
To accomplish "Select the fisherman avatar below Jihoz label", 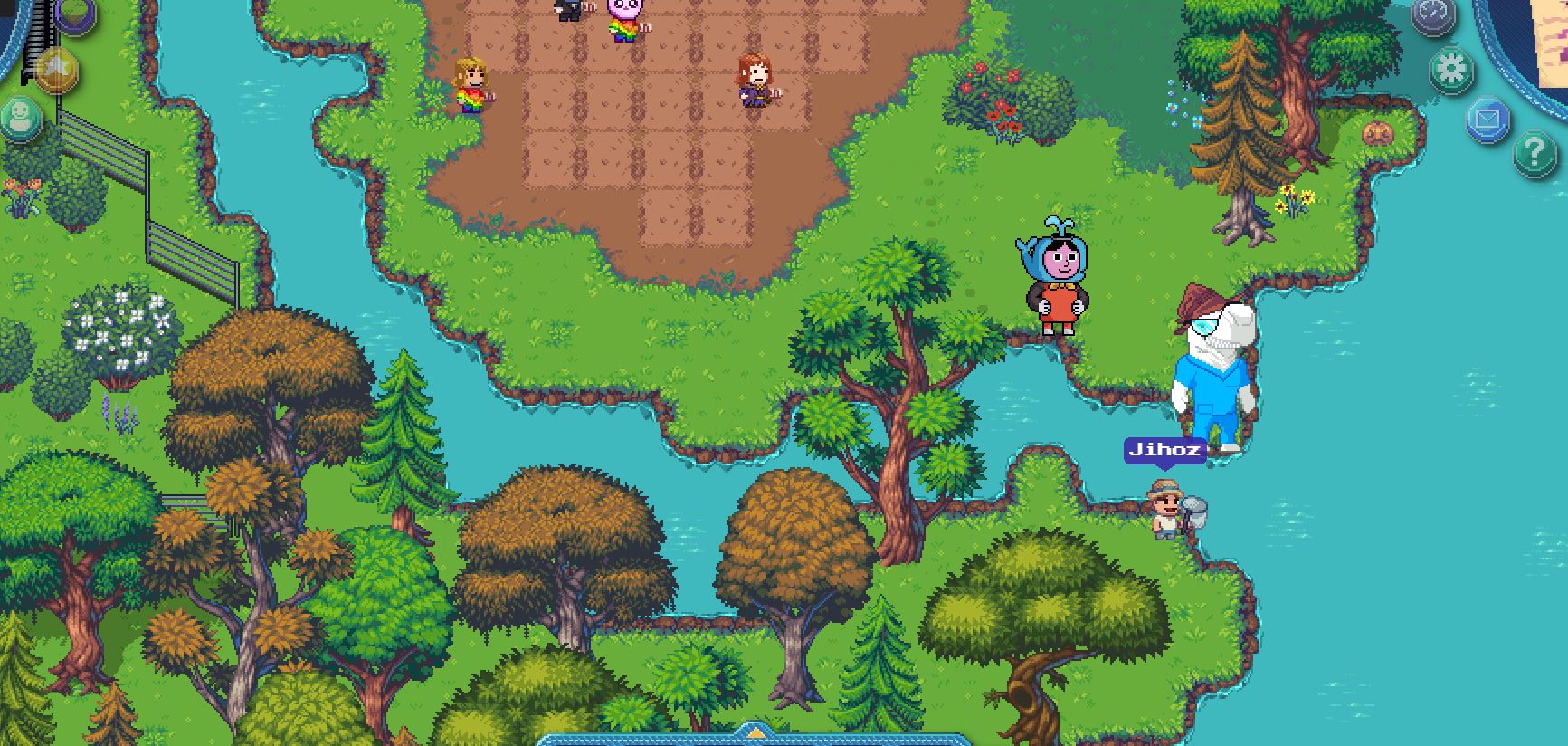I will point(1167,512).
